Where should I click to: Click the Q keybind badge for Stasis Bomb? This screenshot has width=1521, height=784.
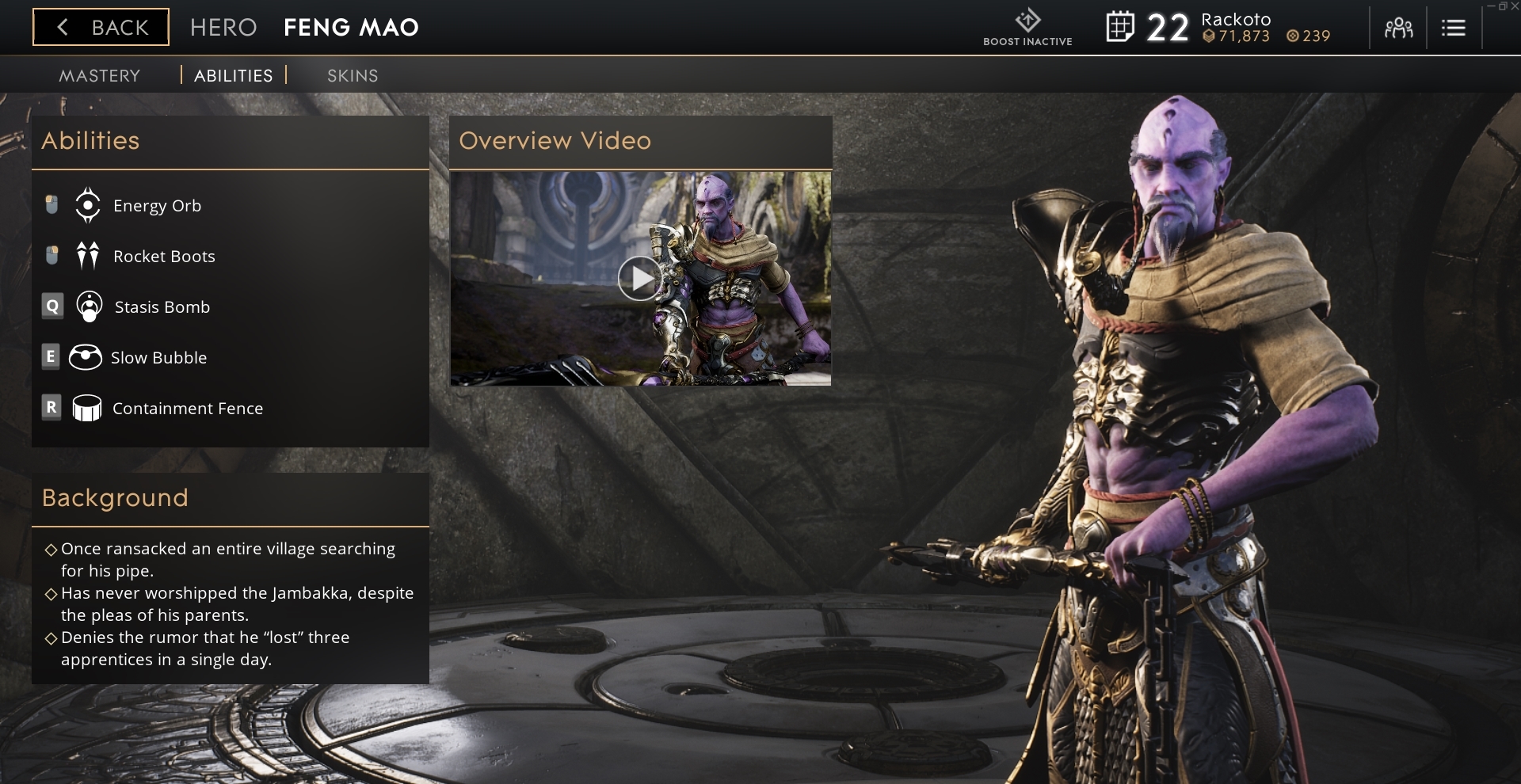(51, 306)
